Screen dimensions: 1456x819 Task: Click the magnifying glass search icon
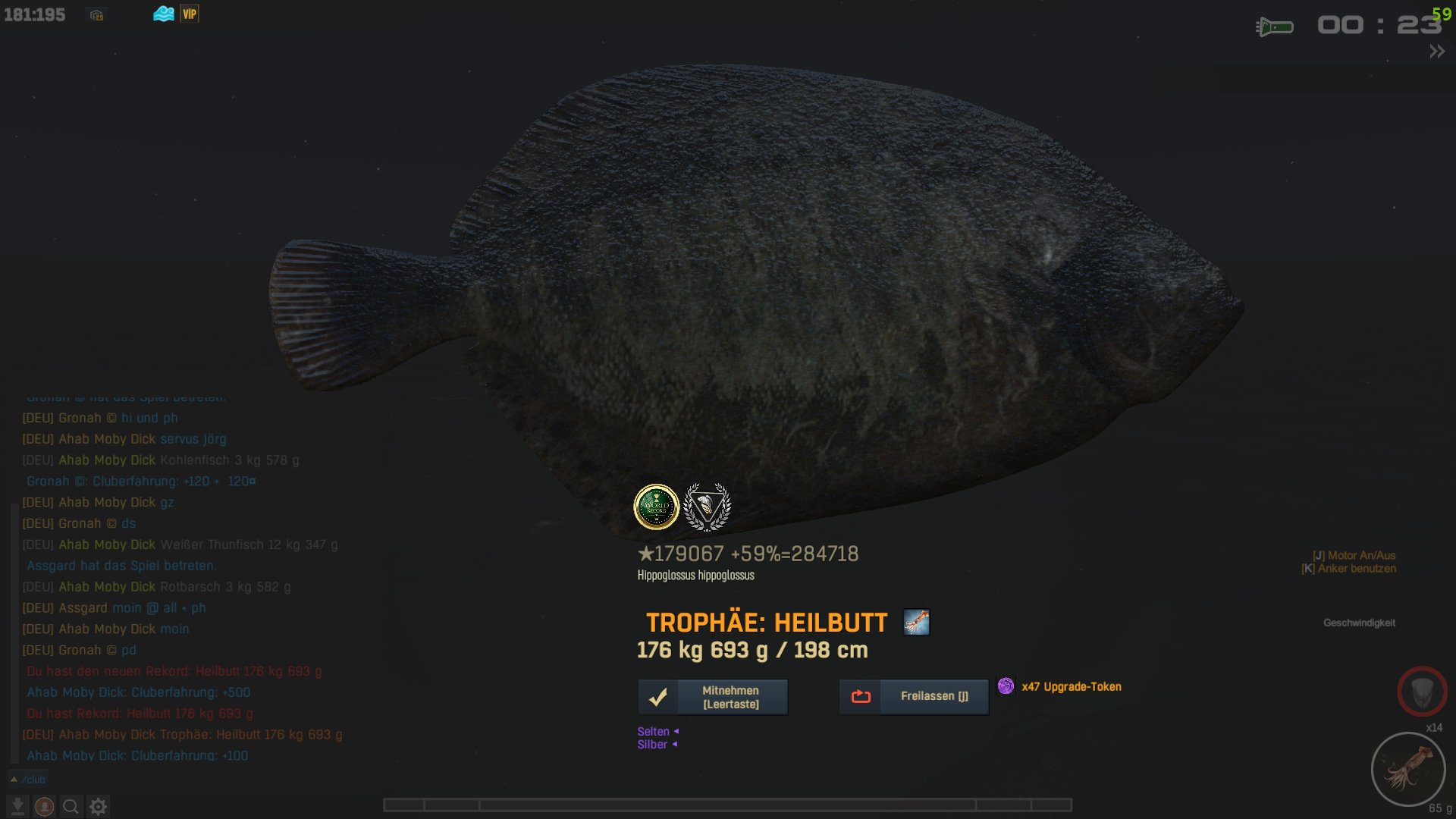[x=71, y=806]
